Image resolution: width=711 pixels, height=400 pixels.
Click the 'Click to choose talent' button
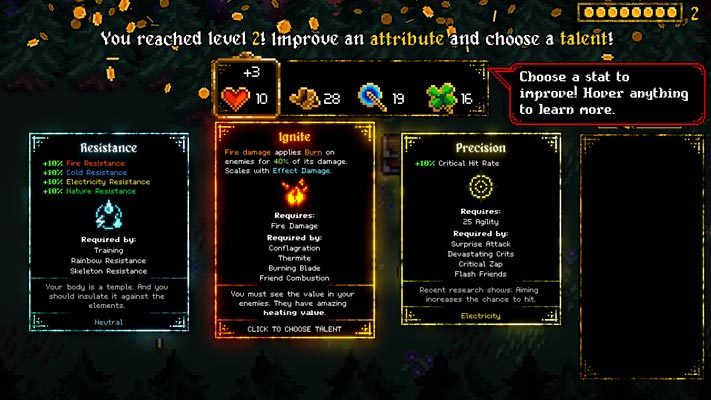(295, 329)
